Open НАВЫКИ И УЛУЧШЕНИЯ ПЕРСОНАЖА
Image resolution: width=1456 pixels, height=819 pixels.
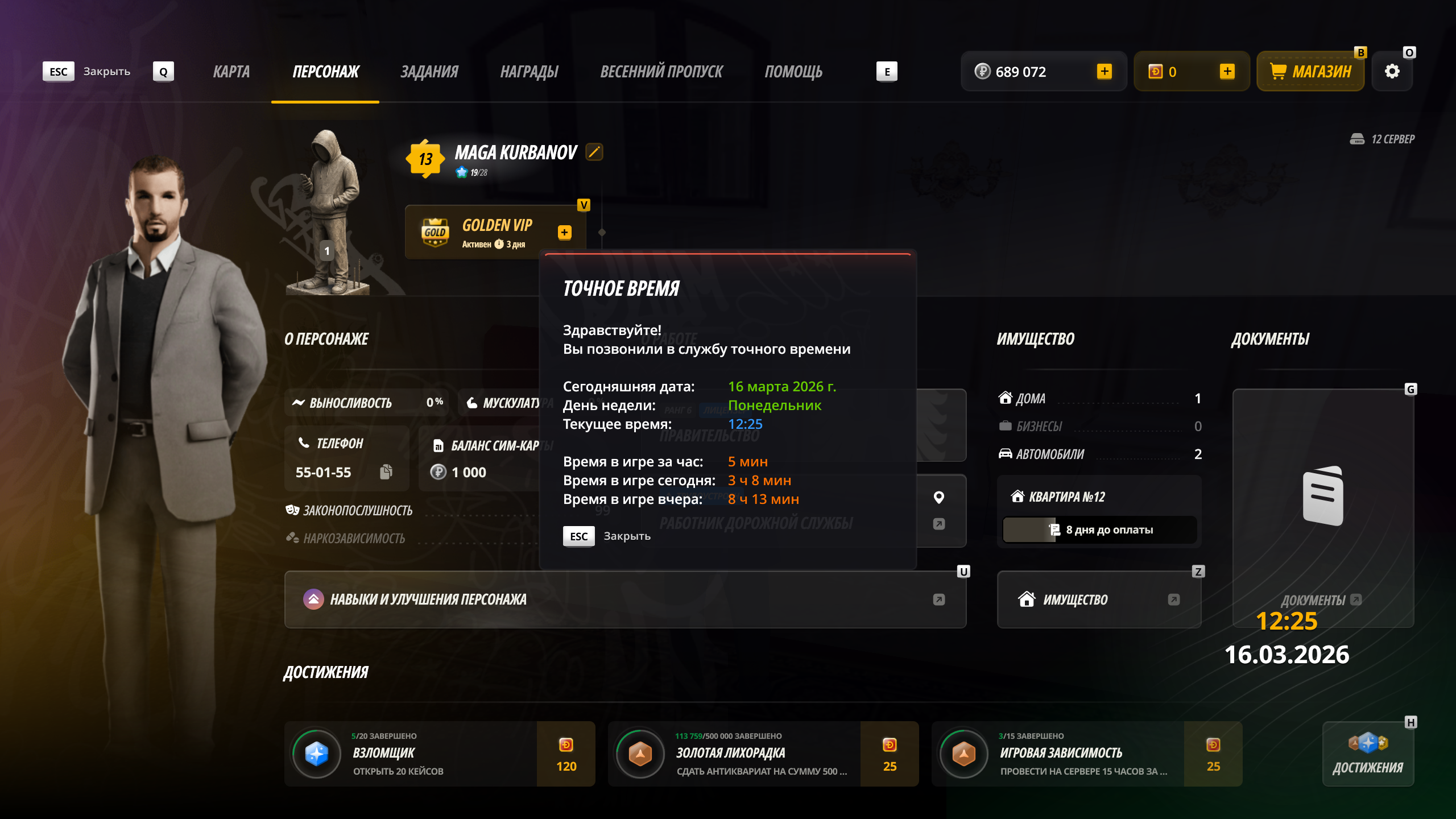624,599
